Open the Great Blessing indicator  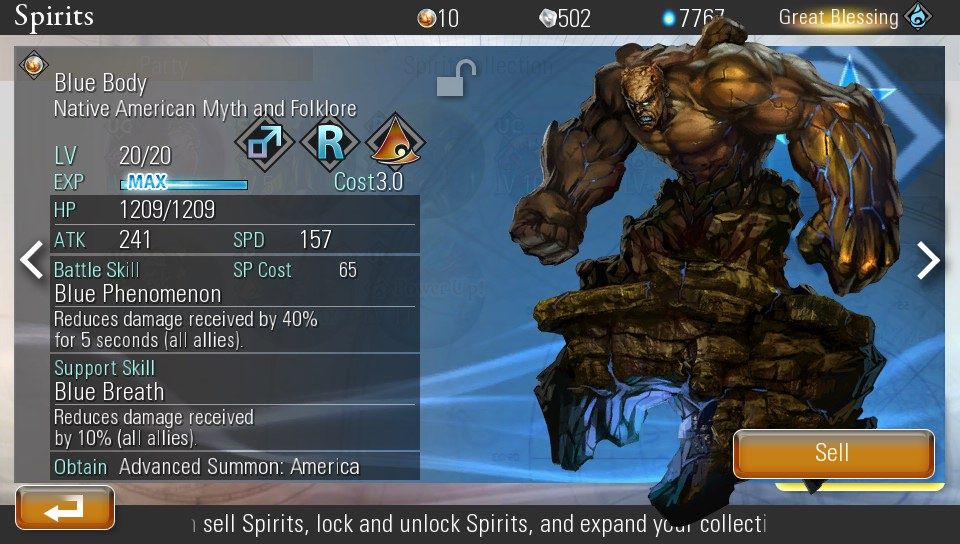coord(856,17)
